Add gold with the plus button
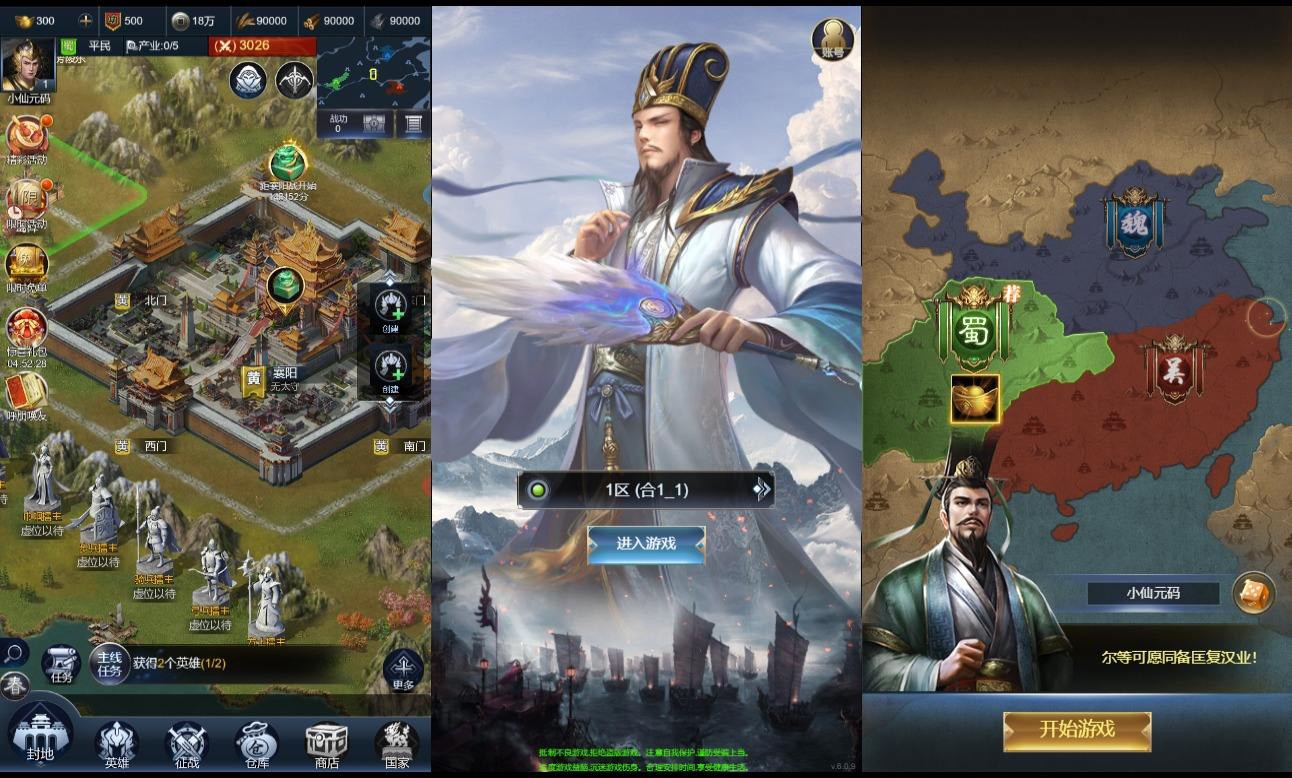 [86, 21]
